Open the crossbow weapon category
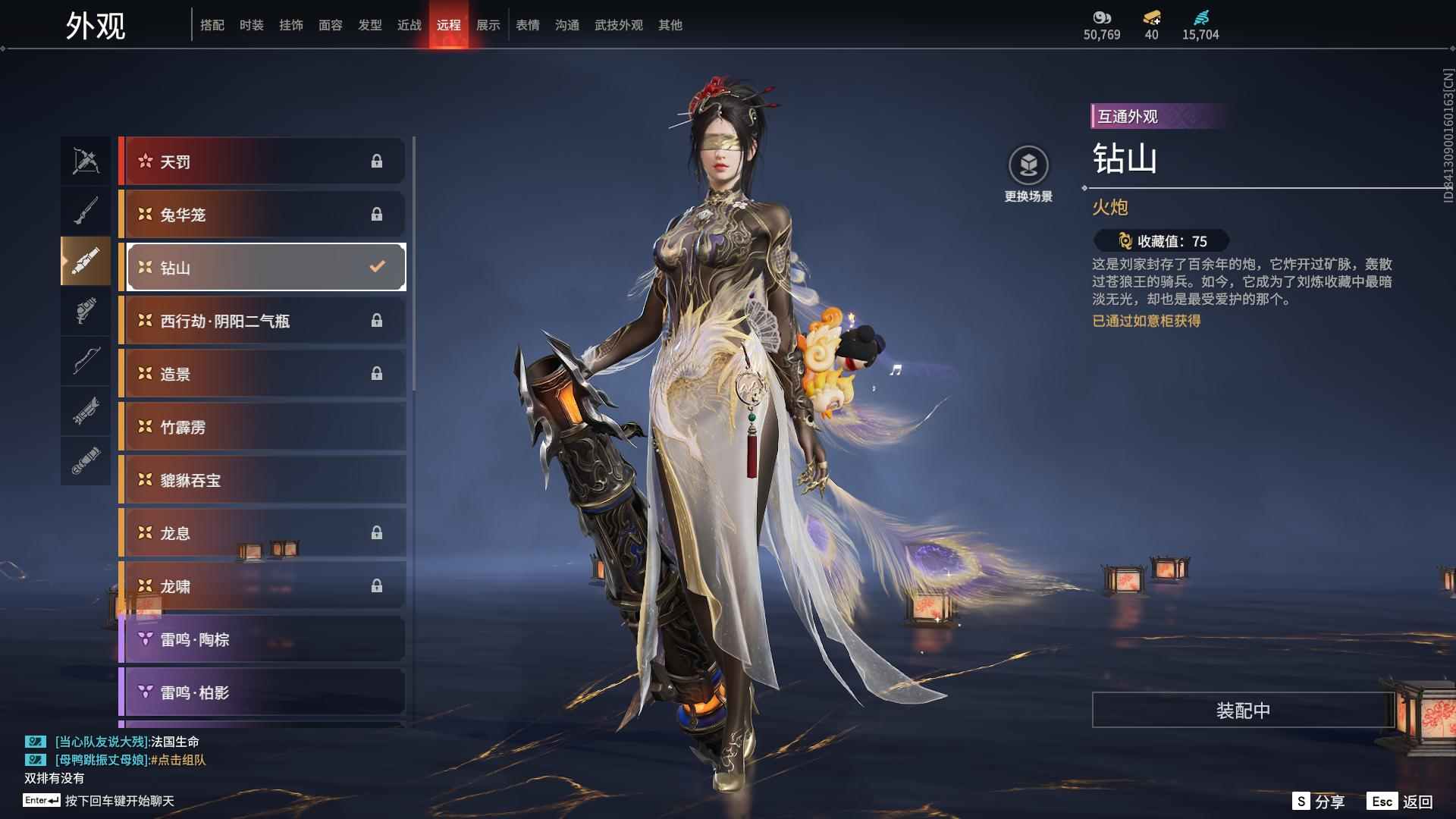 86,161
